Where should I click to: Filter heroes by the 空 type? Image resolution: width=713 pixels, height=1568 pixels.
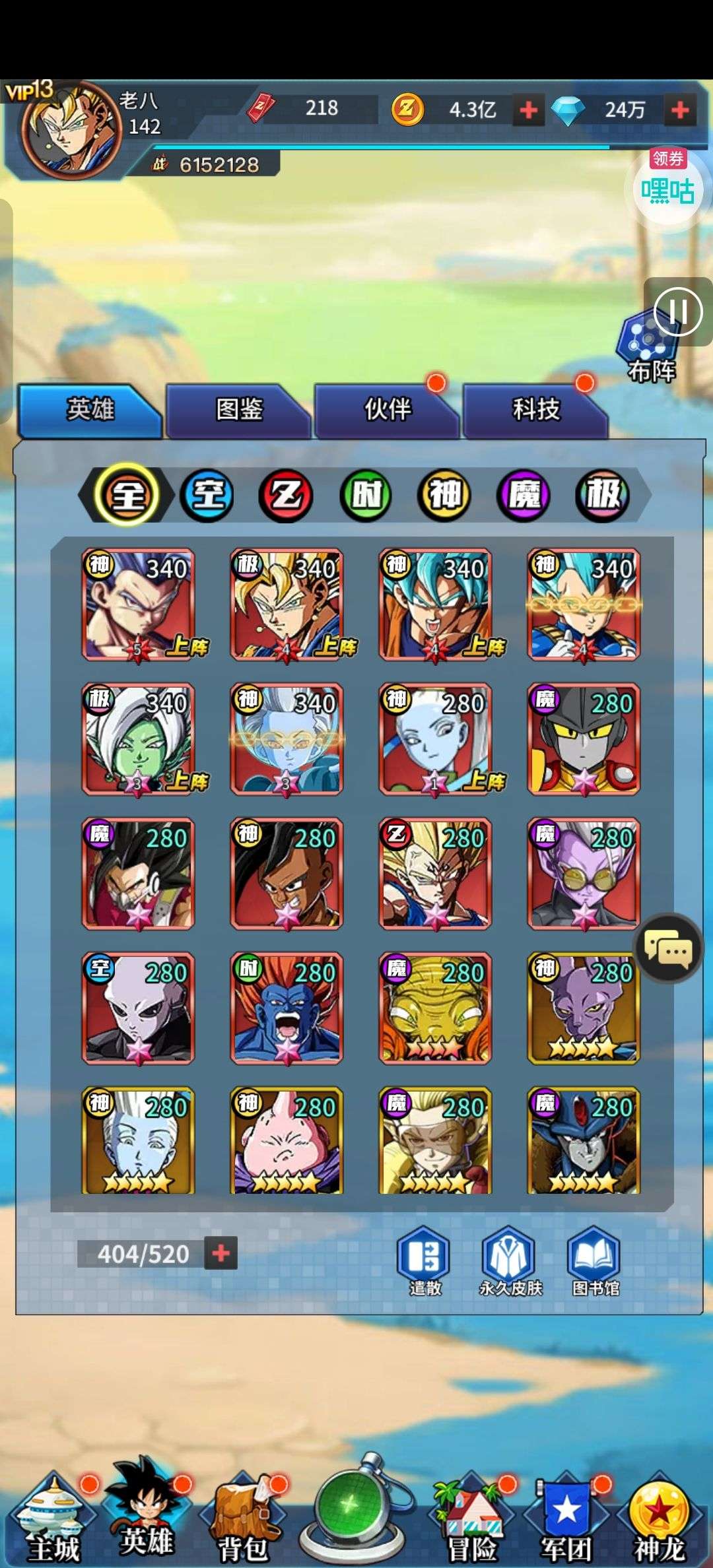pyautogui.click(x=207, y=495)
